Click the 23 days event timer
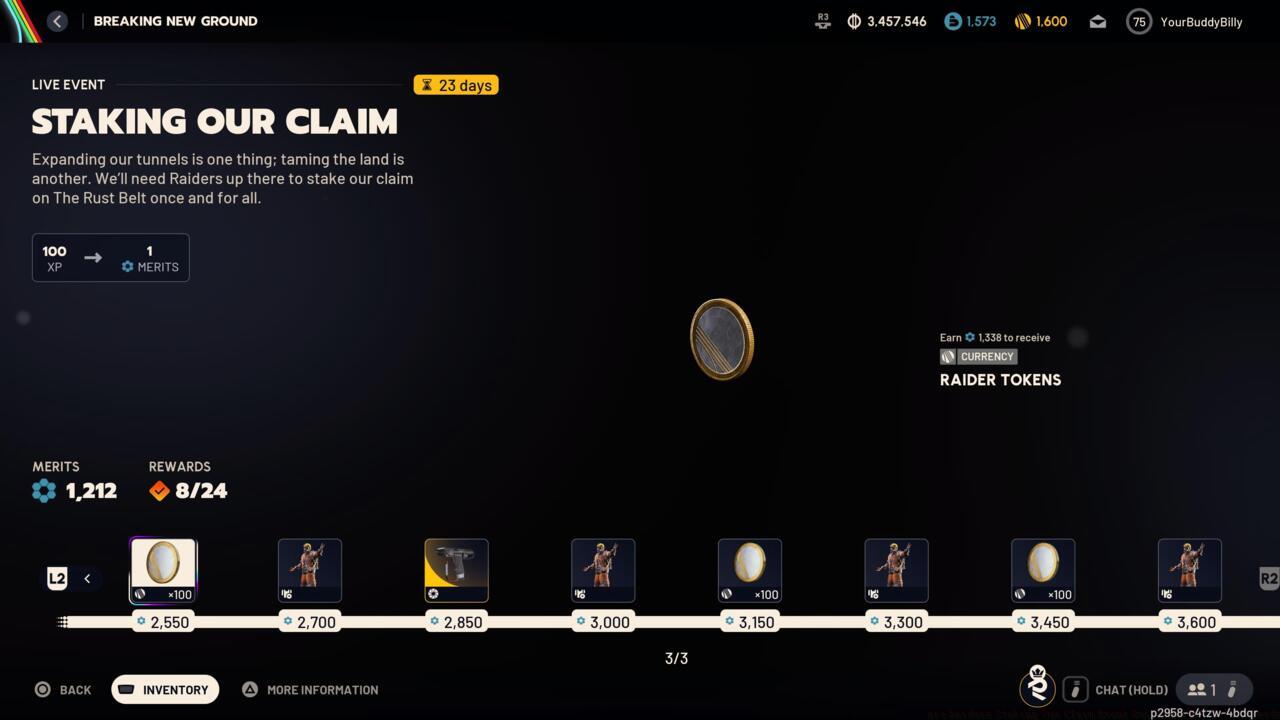Image resolution: width=1280 pixels, height=720 pixels. 456,85
